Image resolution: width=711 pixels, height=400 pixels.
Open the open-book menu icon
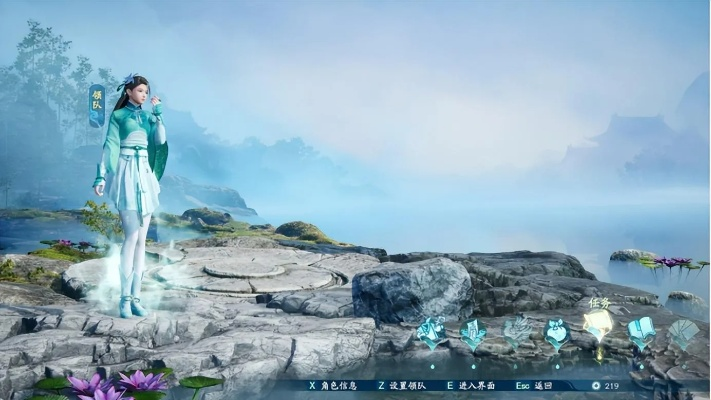[641, 331]
